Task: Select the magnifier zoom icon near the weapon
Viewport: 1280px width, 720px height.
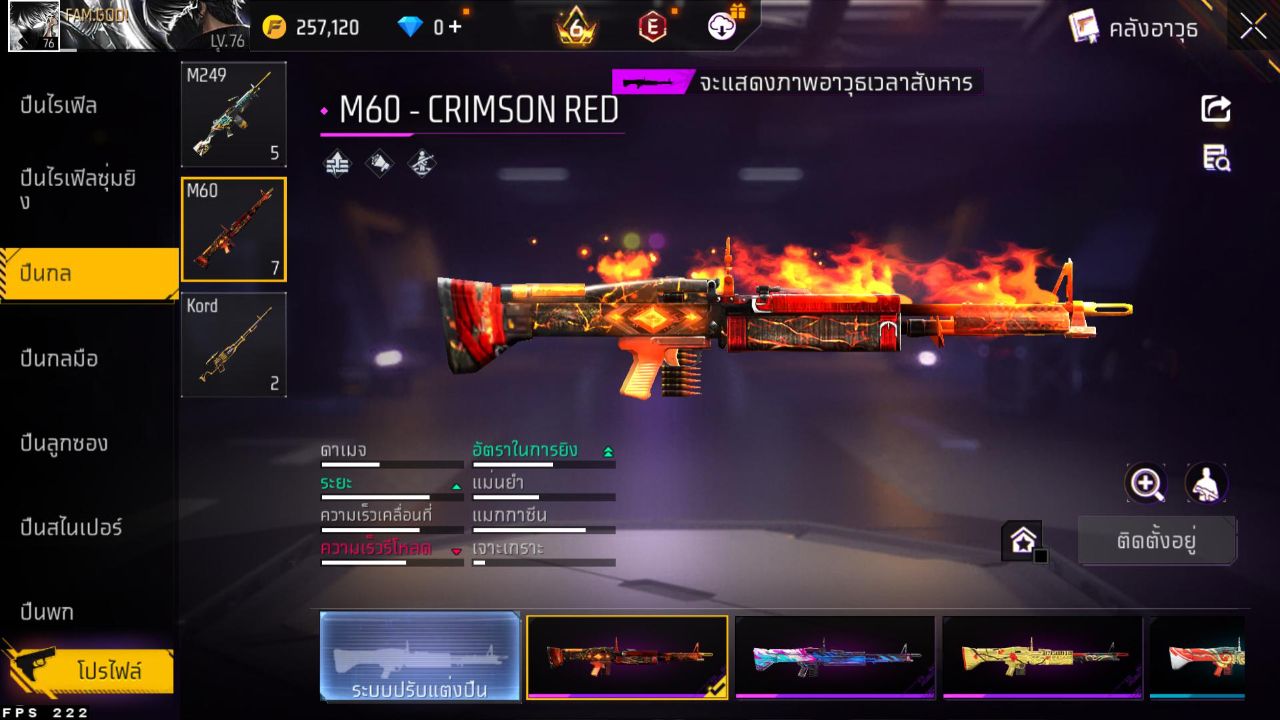Action: (x=1146, y=484)
